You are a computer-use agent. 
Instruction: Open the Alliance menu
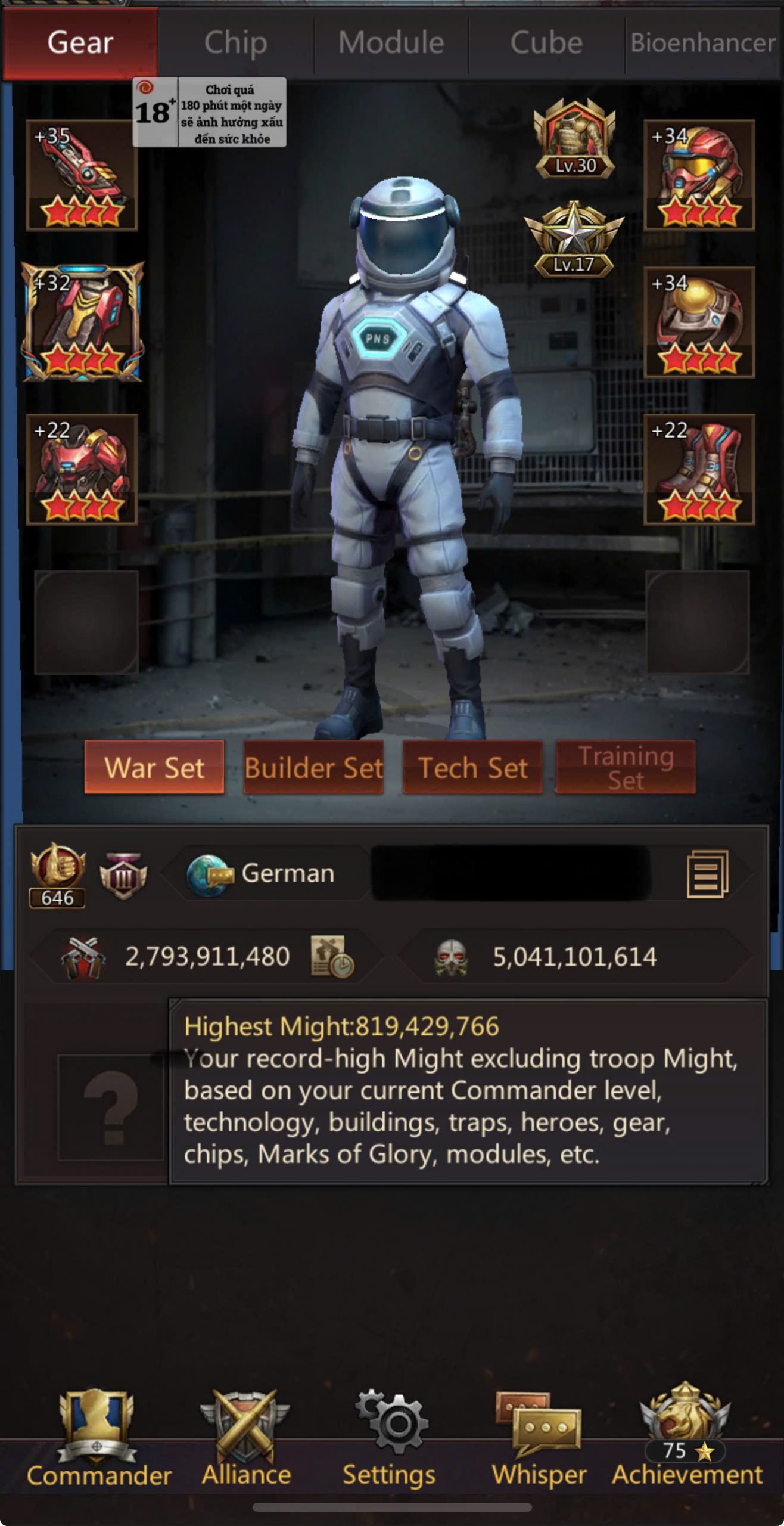coord(246,1438)
